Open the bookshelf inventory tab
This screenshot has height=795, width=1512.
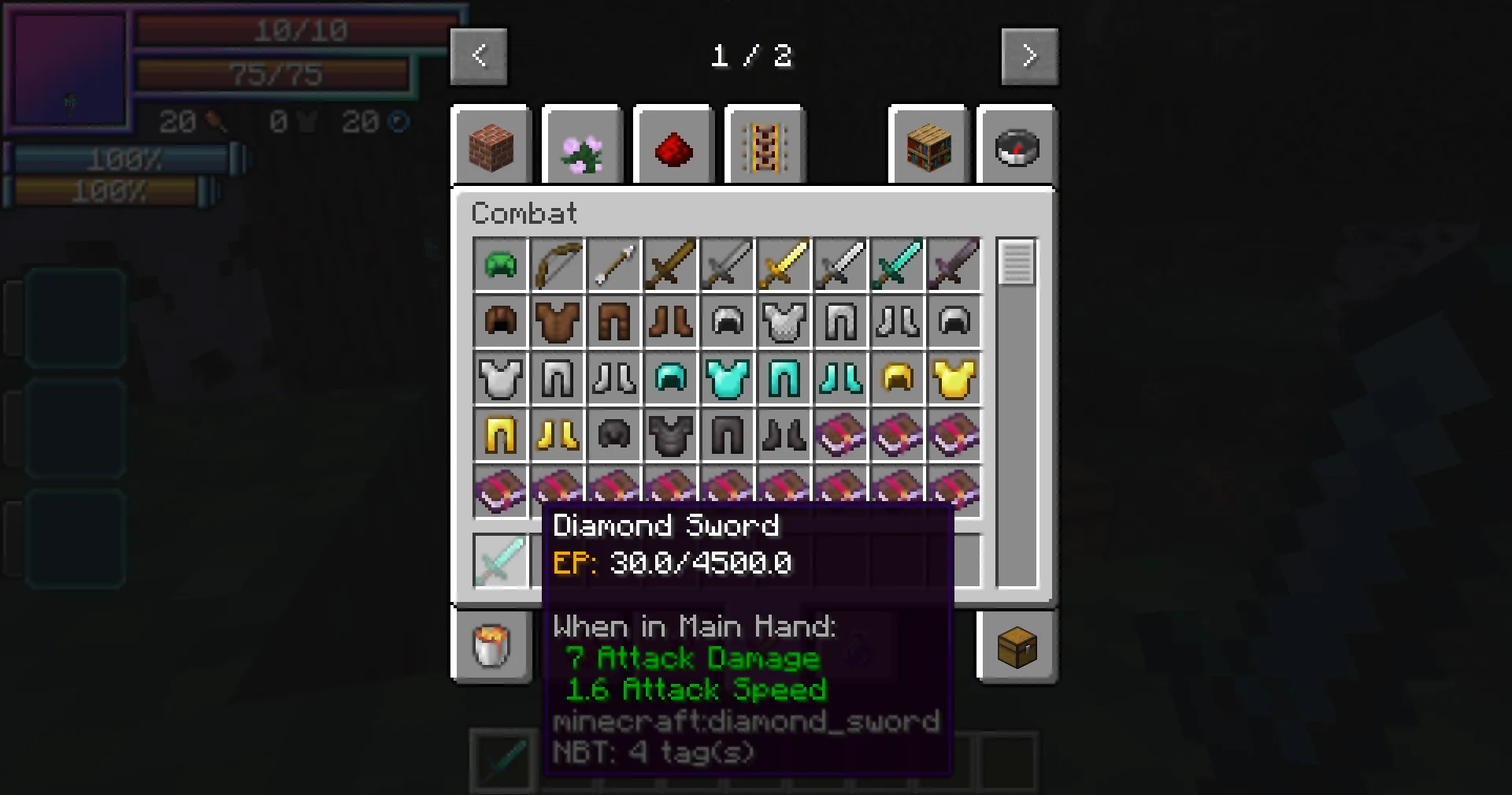[x=928, y=146]
